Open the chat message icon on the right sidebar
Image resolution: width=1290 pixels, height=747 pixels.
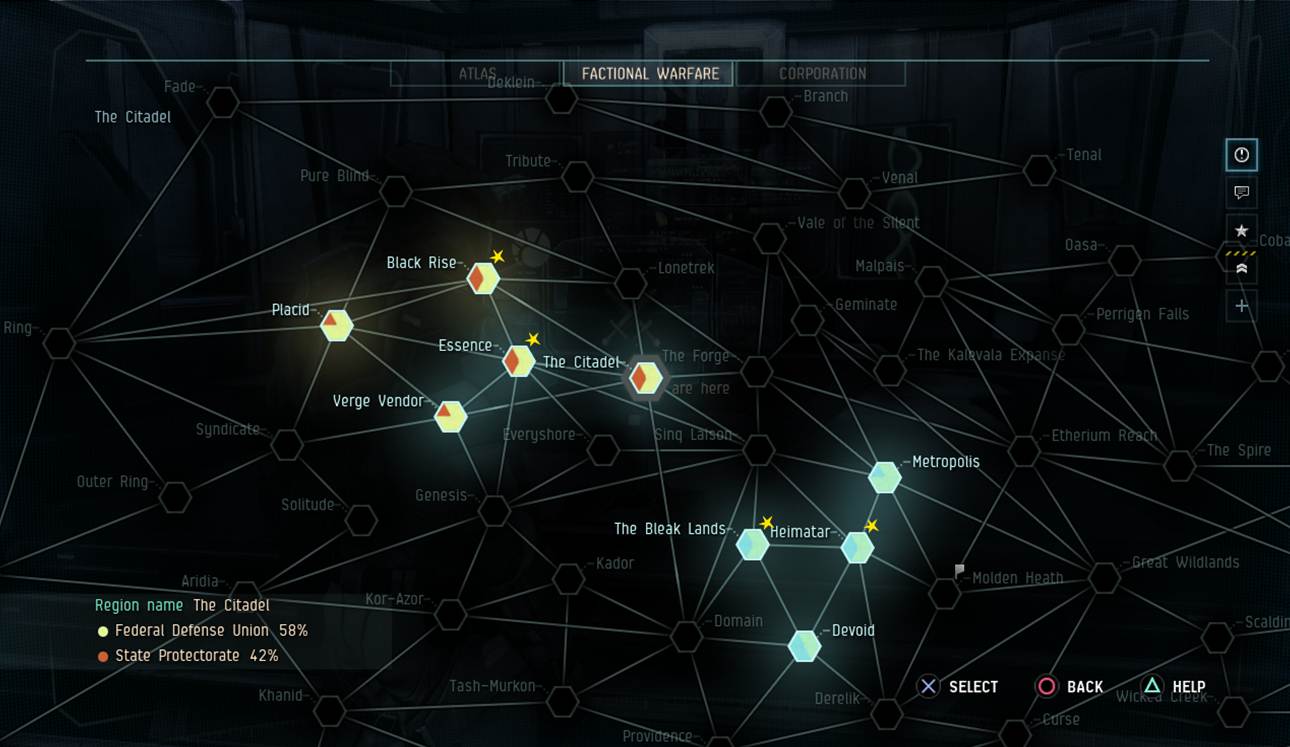[1240, 193]
